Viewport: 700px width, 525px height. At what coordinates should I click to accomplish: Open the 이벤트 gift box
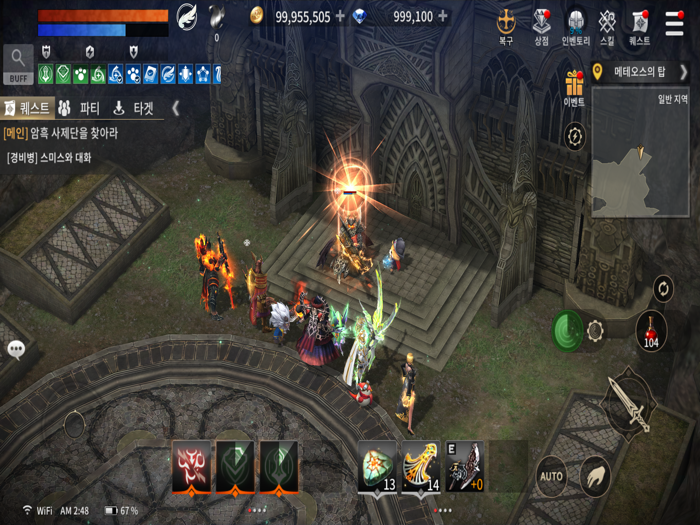(574, 86)
